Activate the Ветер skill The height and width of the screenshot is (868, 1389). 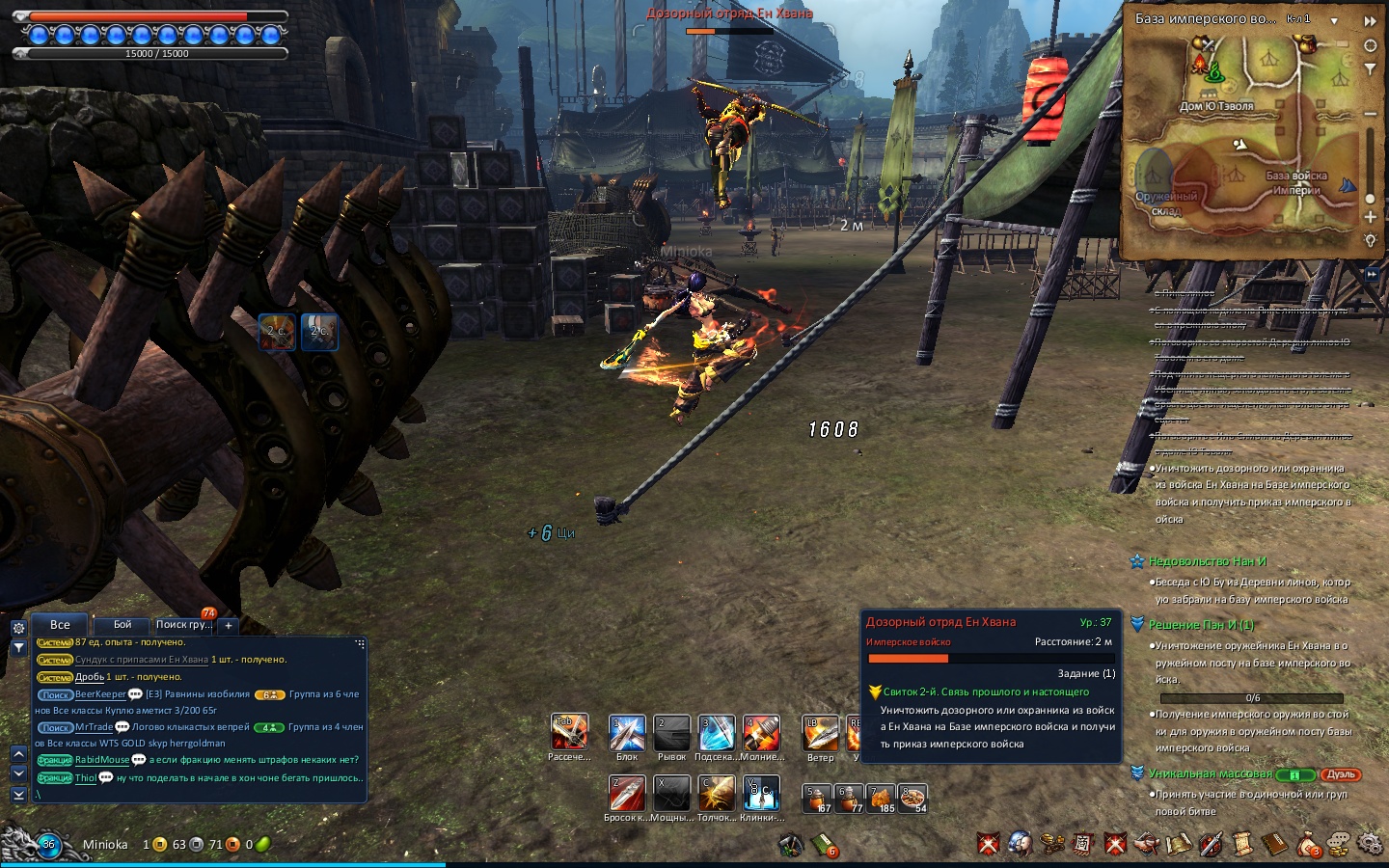click(821, 734)
